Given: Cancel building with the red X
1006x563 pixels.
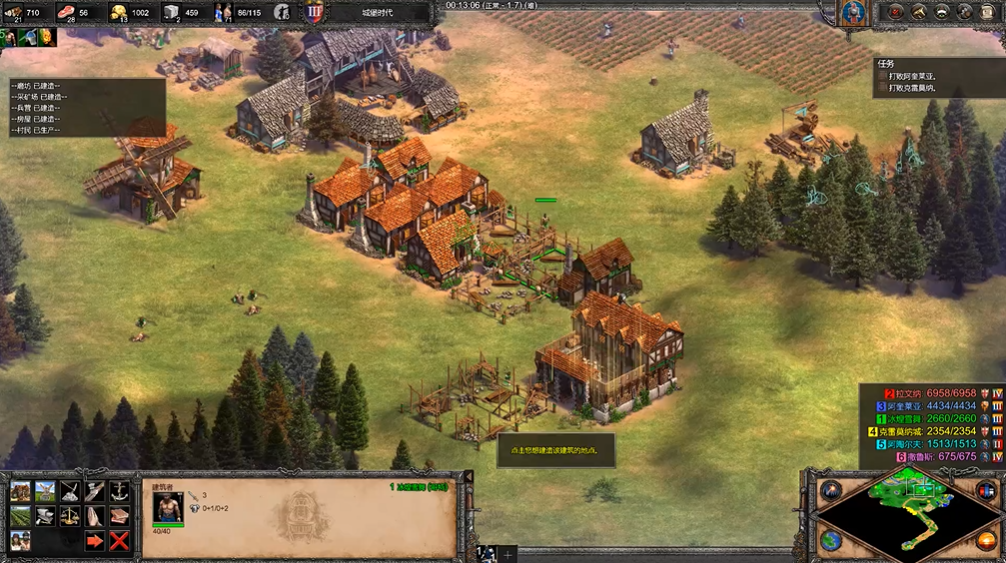Looking at the screenshot, I should [119, 541].
